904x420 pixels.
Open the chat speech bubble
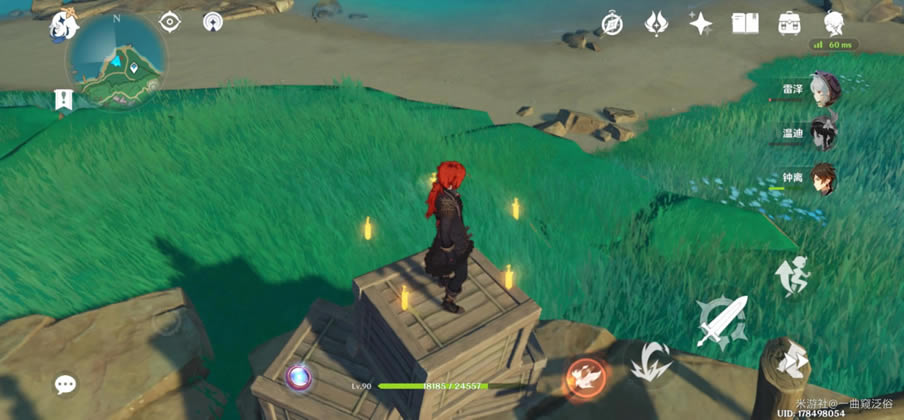[66, 384]
